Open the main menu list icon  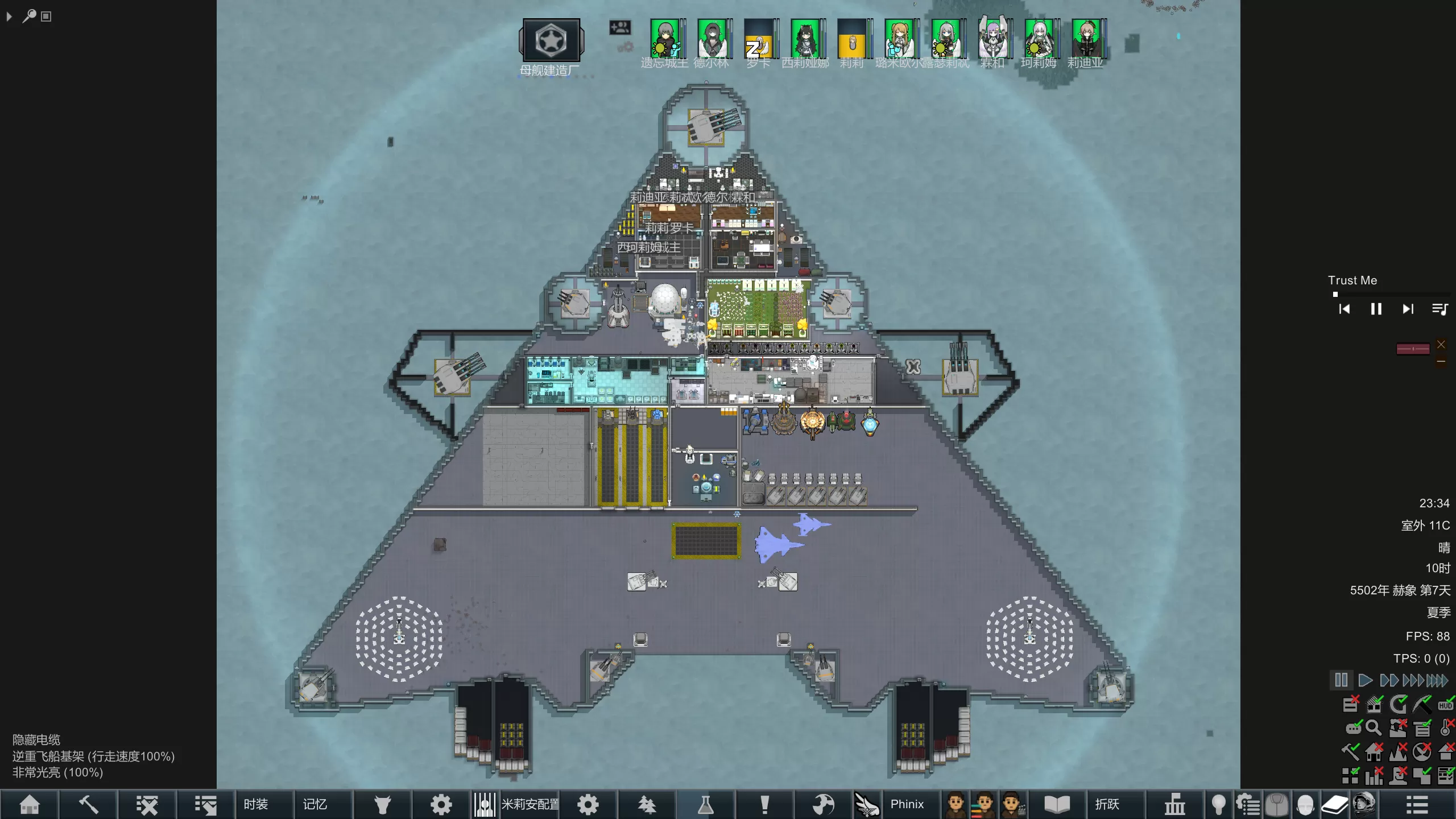pyautogui.click(x=1417, y=804)
